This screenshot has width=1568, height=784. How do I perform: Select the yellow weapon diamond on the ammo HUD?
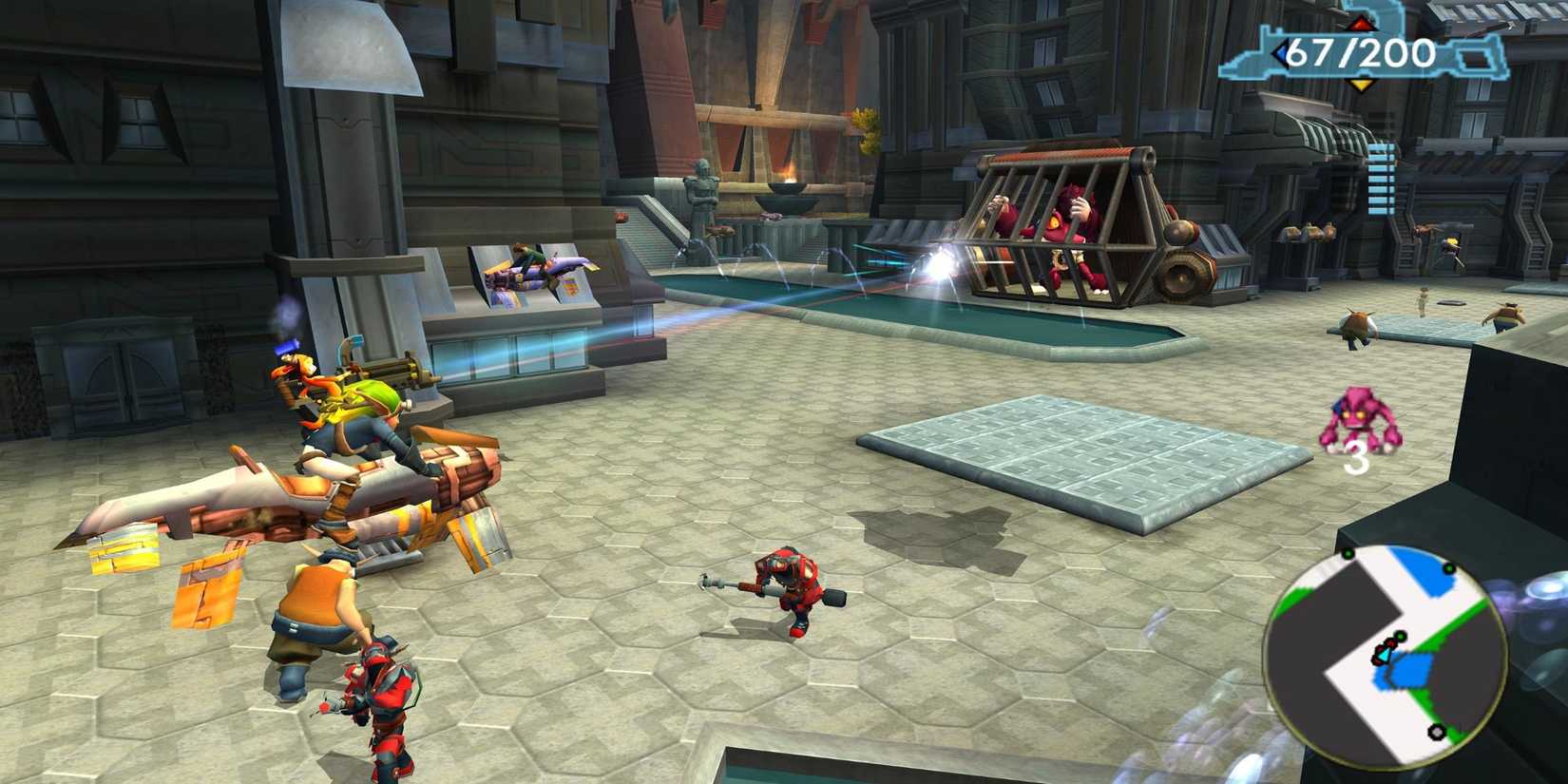1362,85
